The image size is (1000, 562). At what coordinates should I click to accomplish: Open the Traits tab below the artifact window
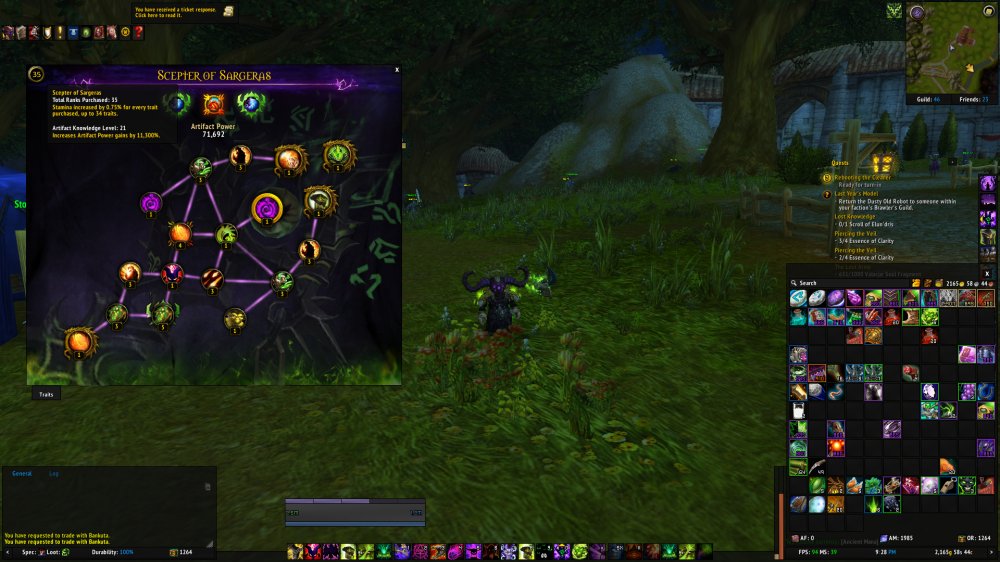pyautogui.click(x=46, y=394)
